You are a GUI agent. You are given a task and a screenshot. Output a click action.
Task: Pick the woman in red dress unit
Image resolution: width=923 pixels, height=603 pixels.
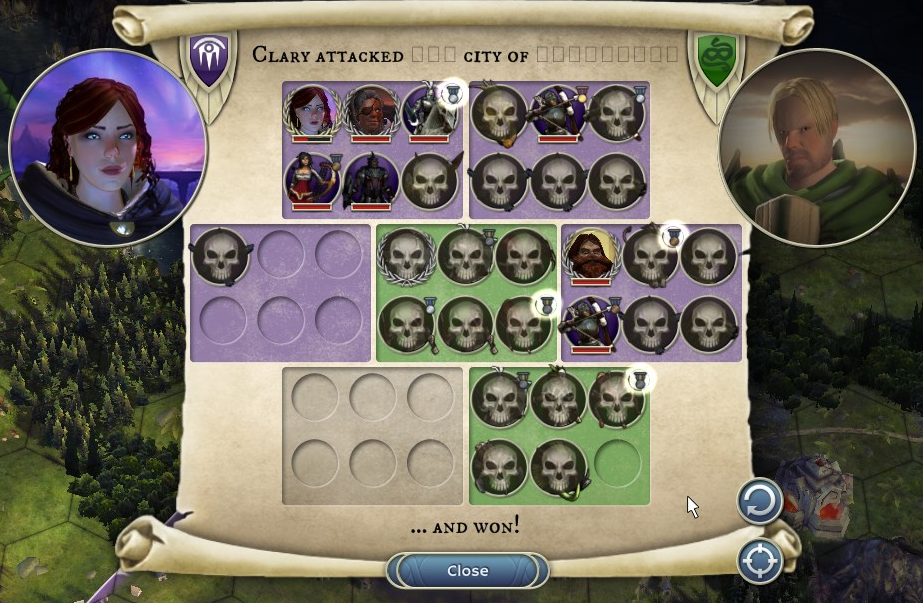[313, 181]
